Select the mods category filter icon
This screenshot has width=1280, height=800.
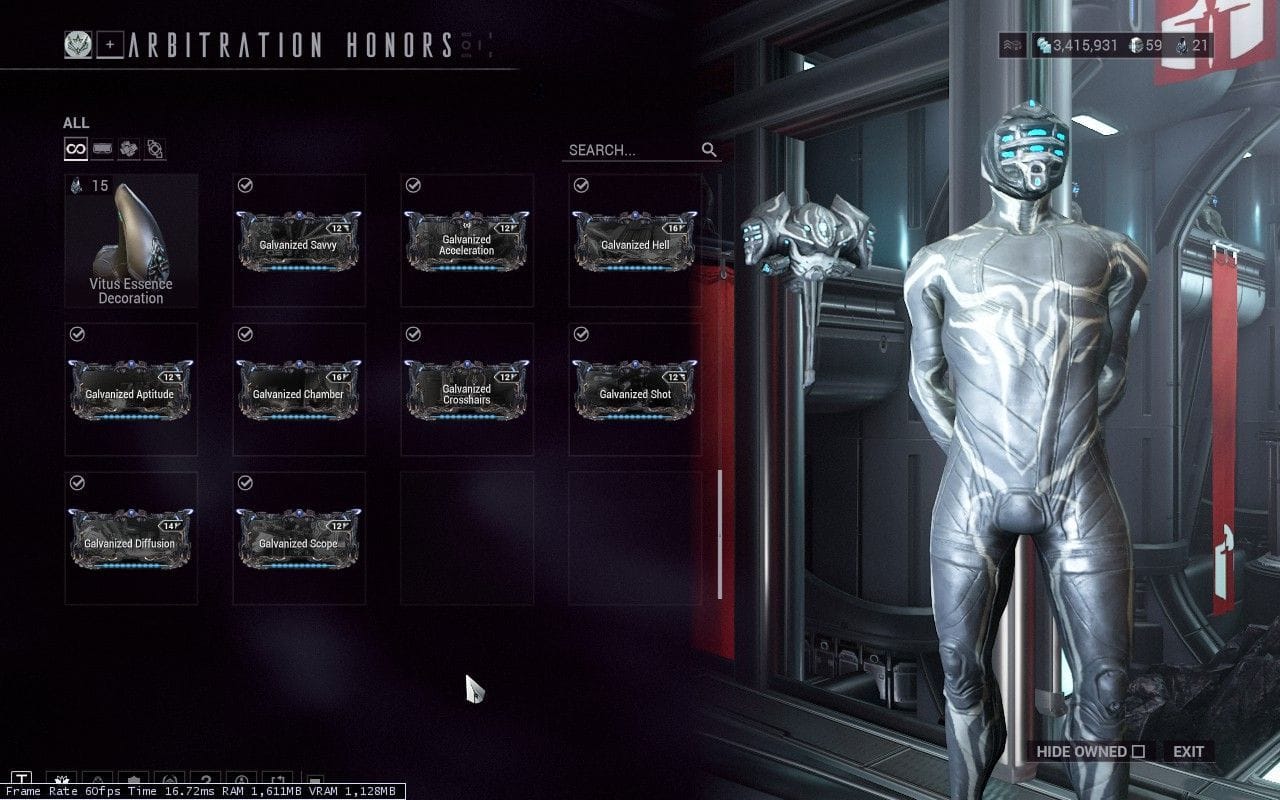tap(101, 149)
